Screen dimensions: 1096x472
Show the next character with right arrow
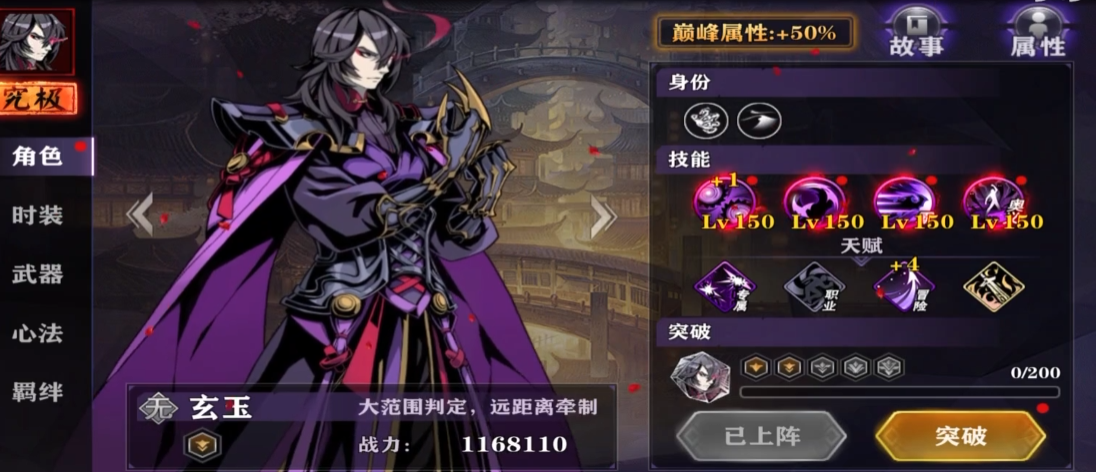[602, 213]
